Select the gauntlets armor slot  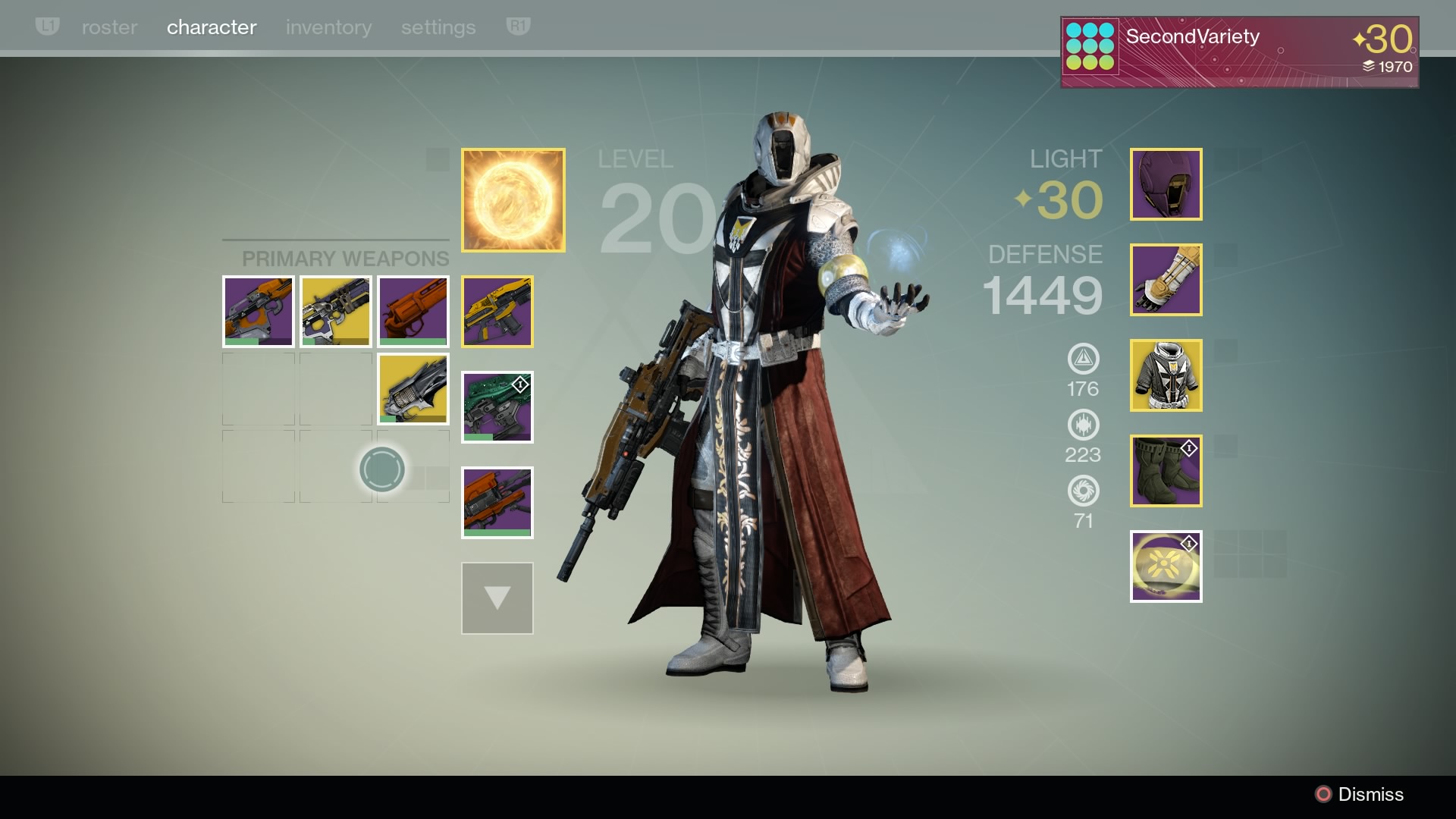click(x=1166, y=280)
